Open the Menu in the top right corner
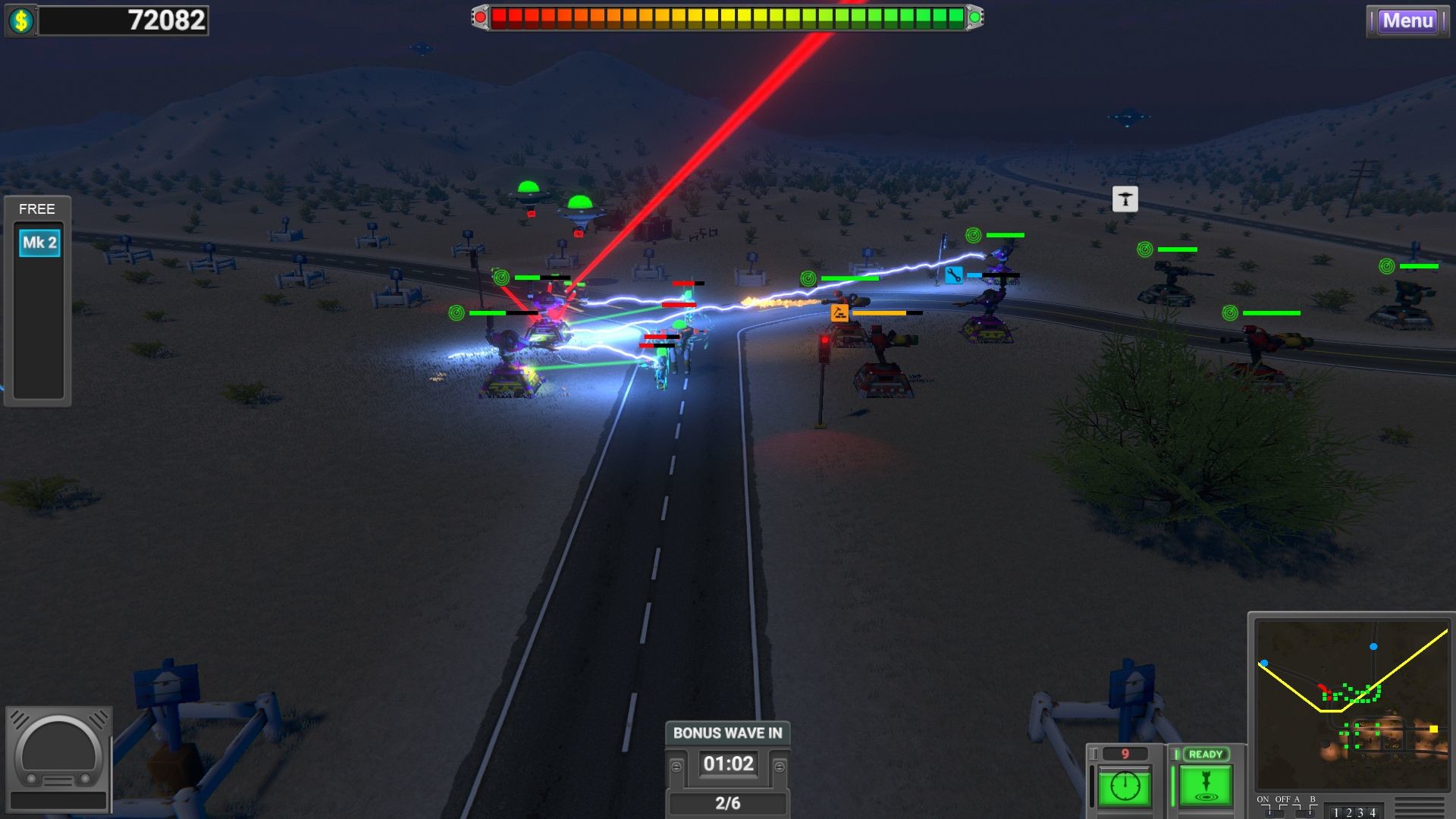The height and width of the screenshot is (819, 1456). coord(1407,21)
